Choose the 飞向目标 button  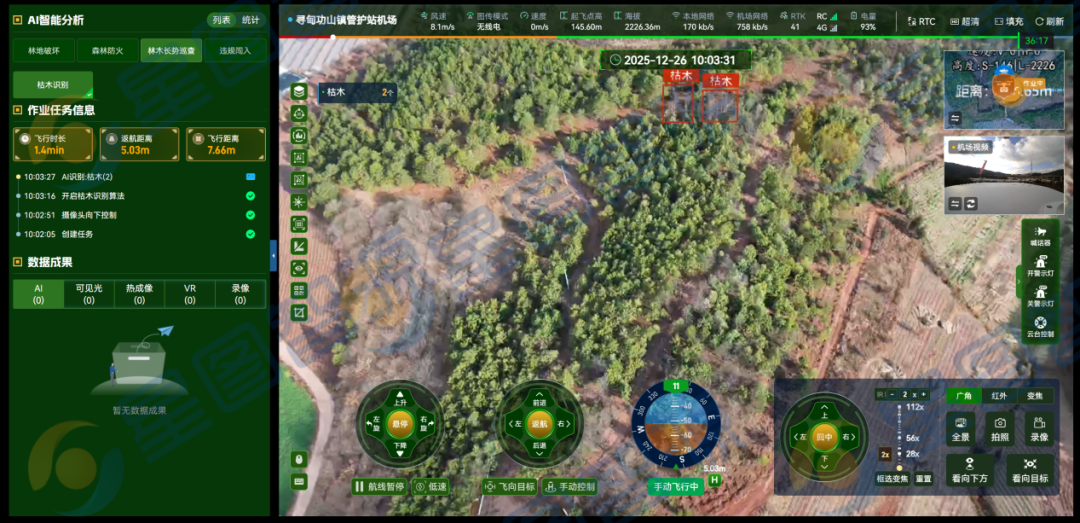pyautogui.click(x=509, y=487)
